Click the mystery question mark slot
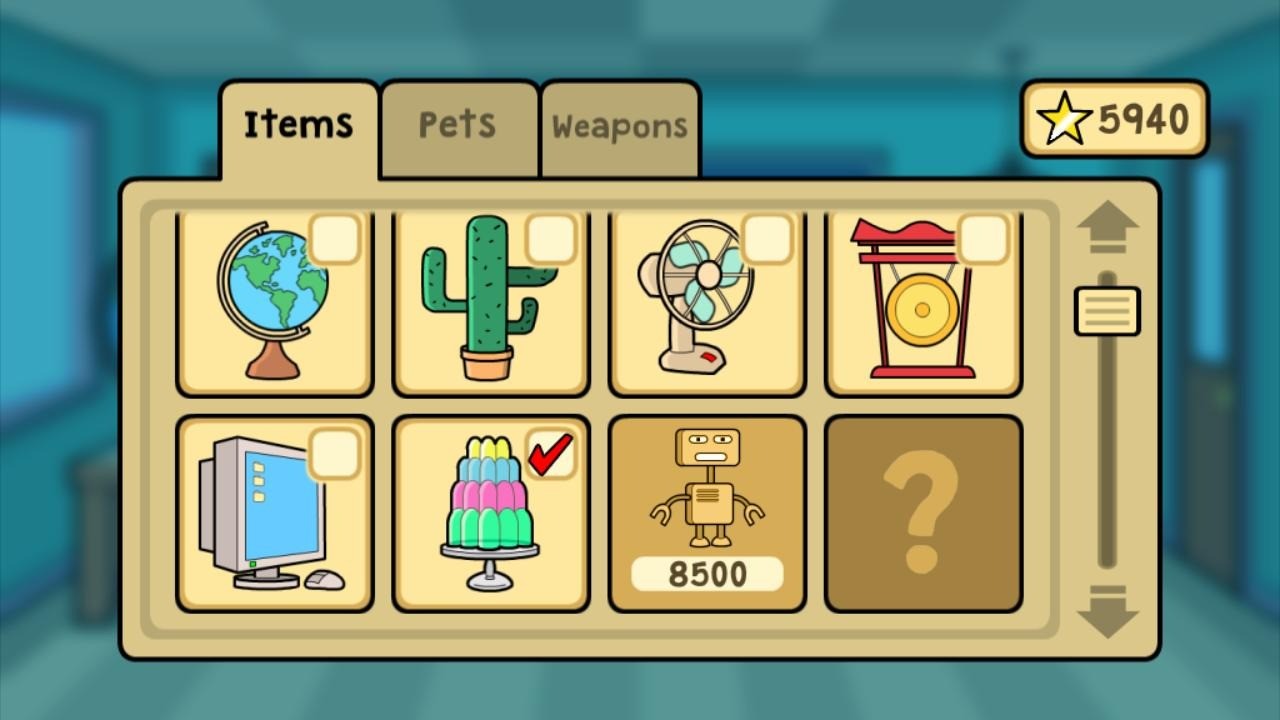 pos(922,515)
